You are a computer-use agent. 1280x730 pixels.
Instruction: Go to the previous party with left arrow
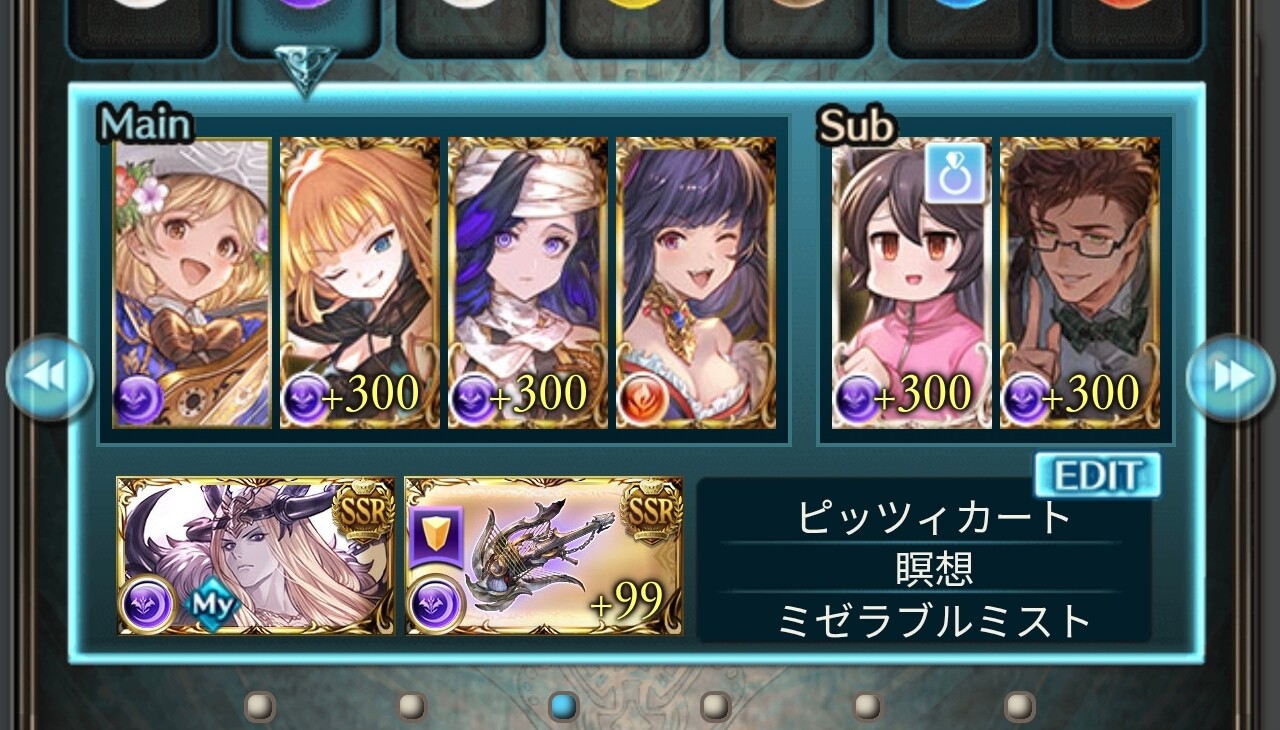point(50,377)
